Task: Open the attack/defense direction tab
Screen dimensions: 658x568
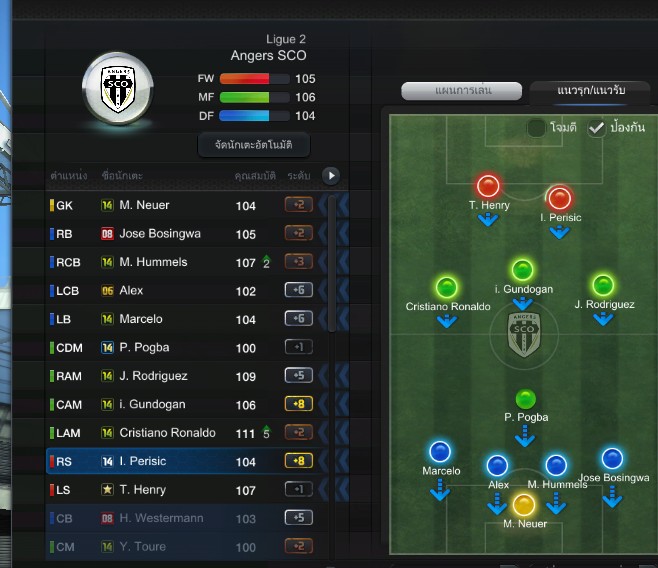Action: (591, 91)
